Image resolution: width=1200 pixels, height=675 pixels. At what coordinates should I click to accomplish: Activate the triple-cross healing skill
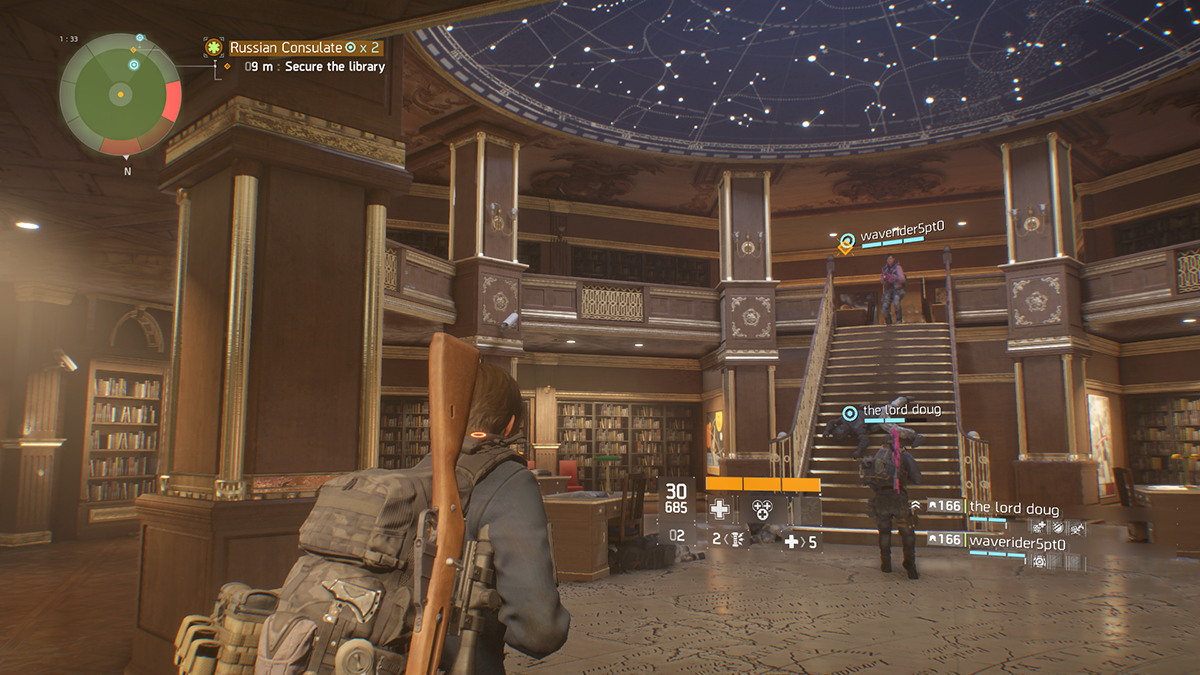[763, 509]
